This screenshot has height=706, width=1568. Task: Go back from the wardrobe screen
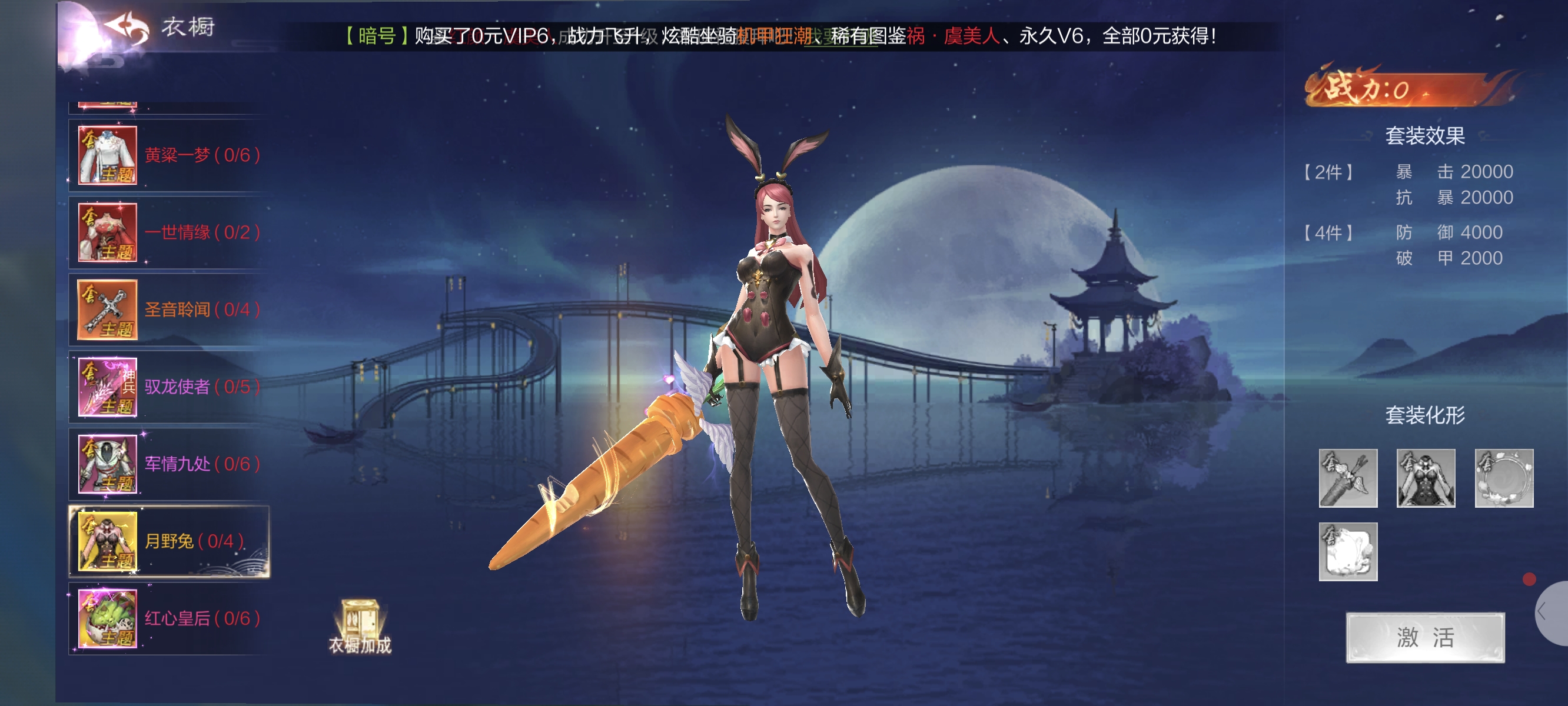point(127,28)
